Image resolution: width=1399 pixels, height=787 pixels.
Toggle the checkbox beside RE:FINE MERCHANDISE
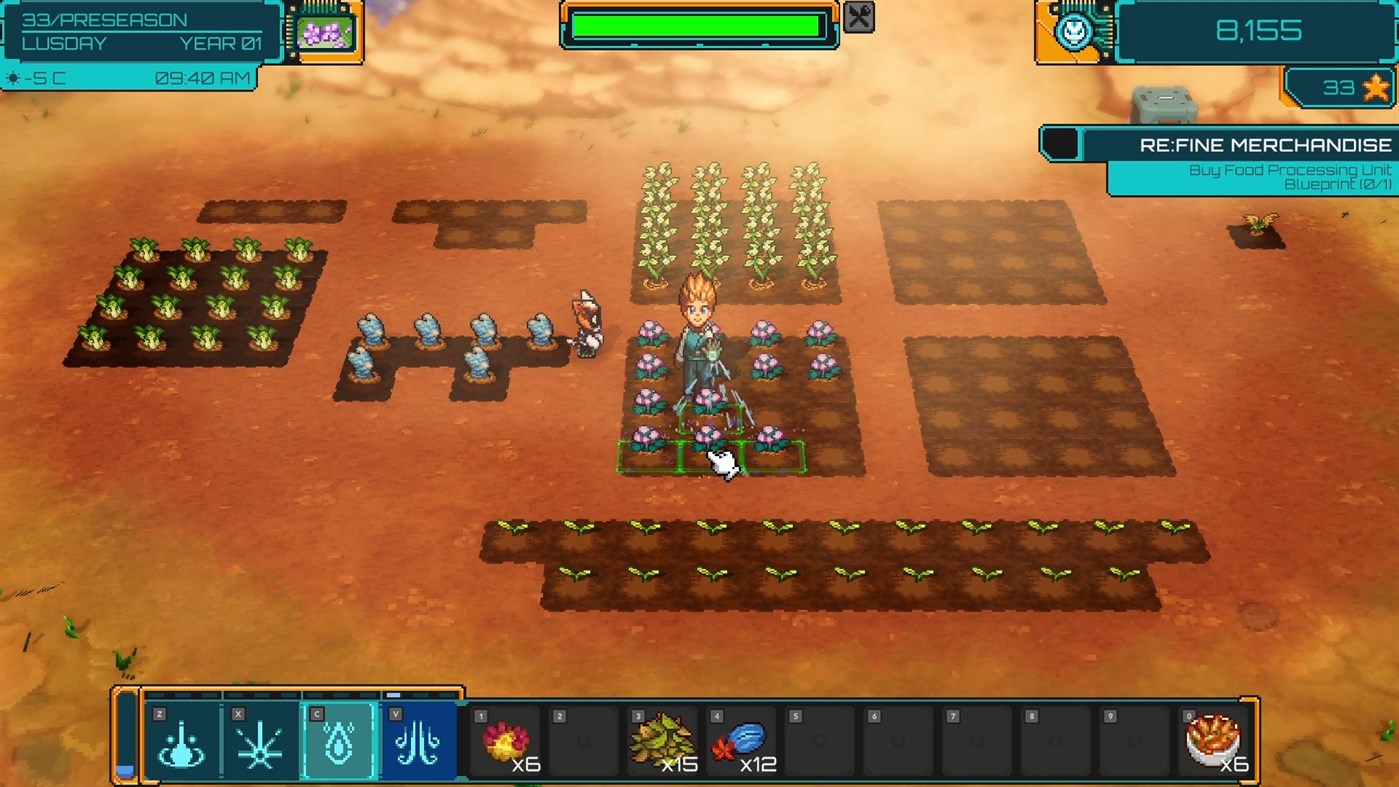1062,143
